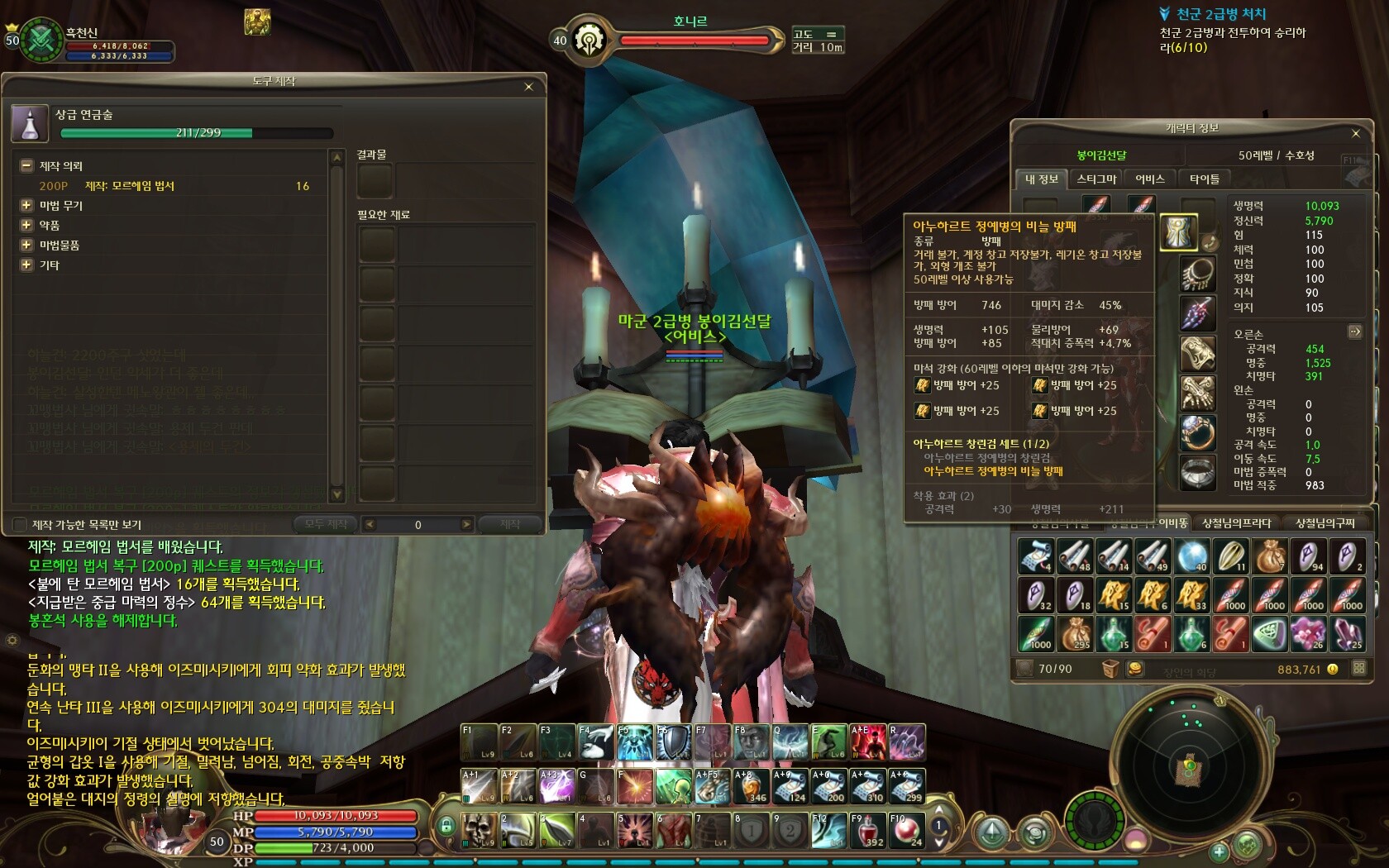The image size is (1389, 868).
Task: Expand the 약품 recipe category
Action: (26, 225)
